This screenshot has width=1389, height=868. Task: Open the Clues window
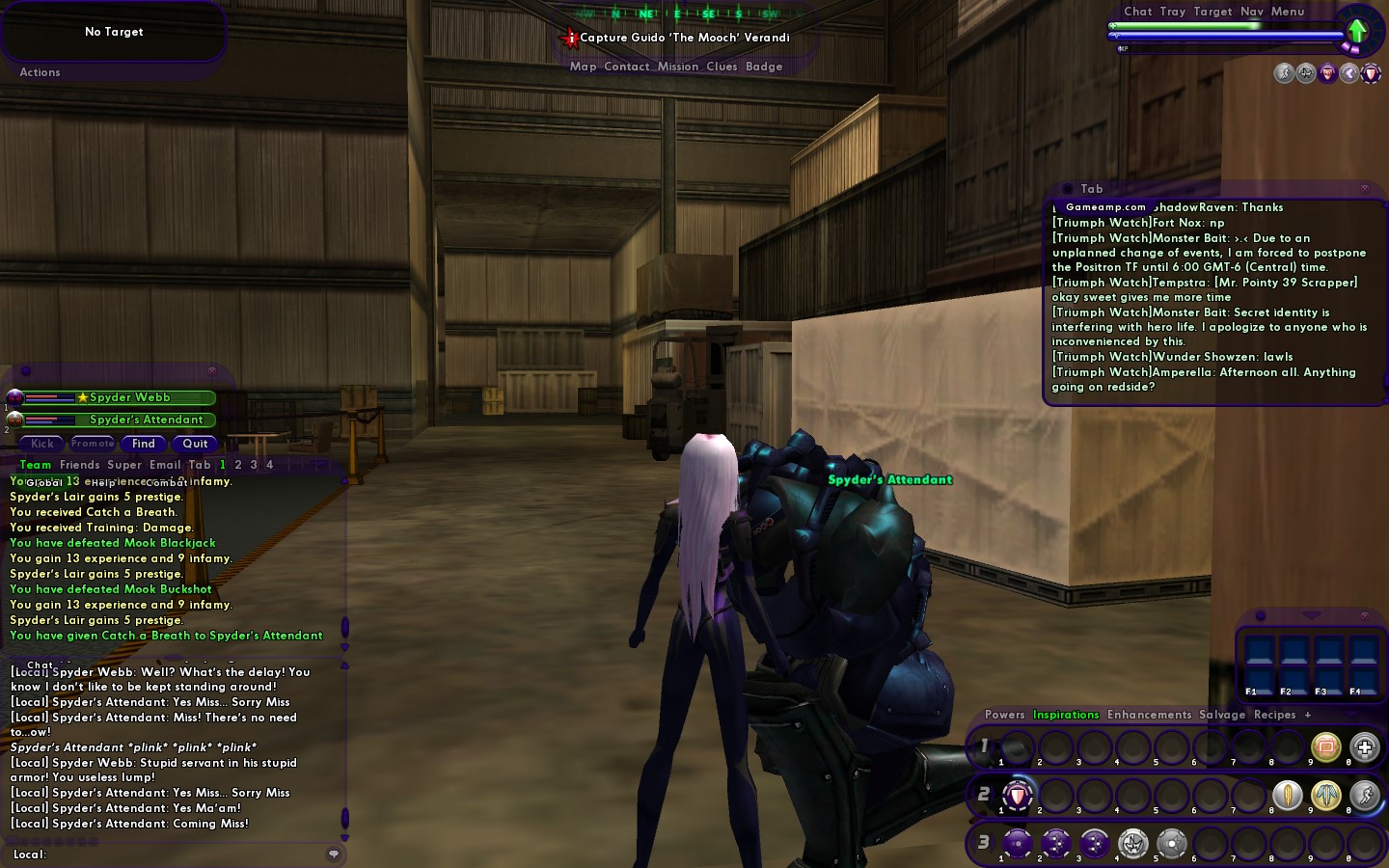point(722,67)
